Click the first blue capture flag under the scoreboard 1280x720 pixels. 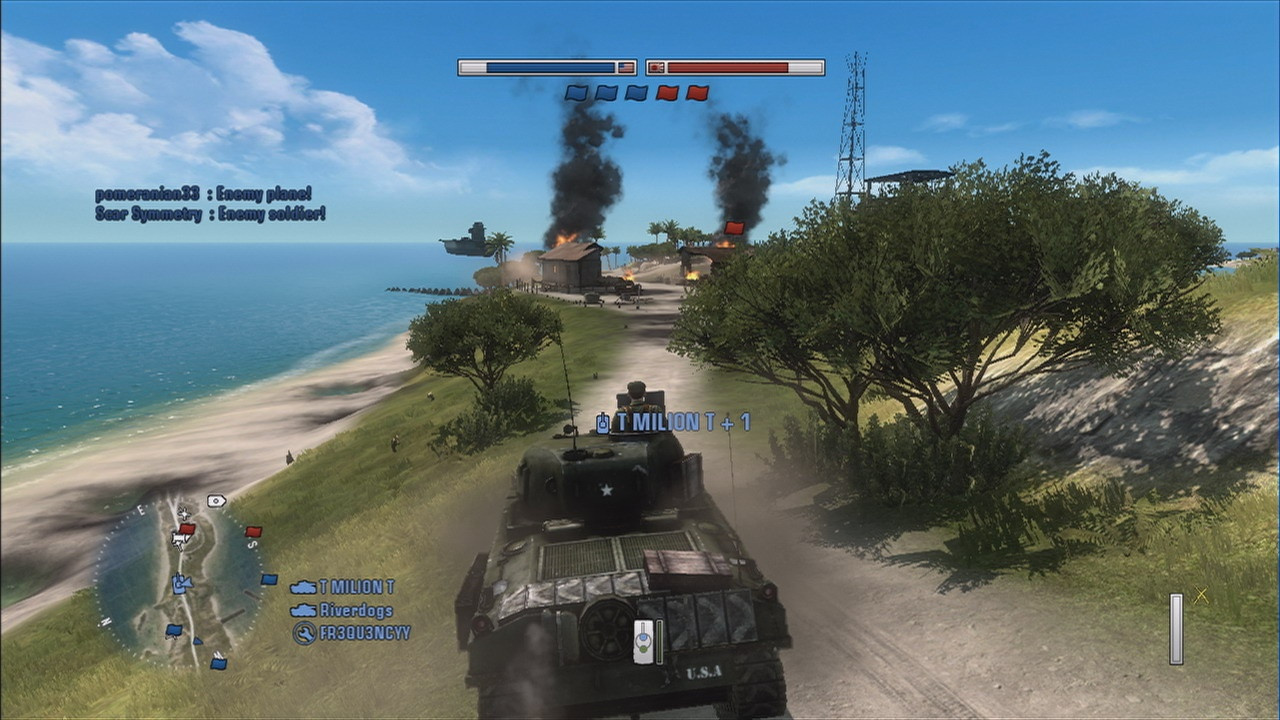pyautogui.click(x=578, y=92)
